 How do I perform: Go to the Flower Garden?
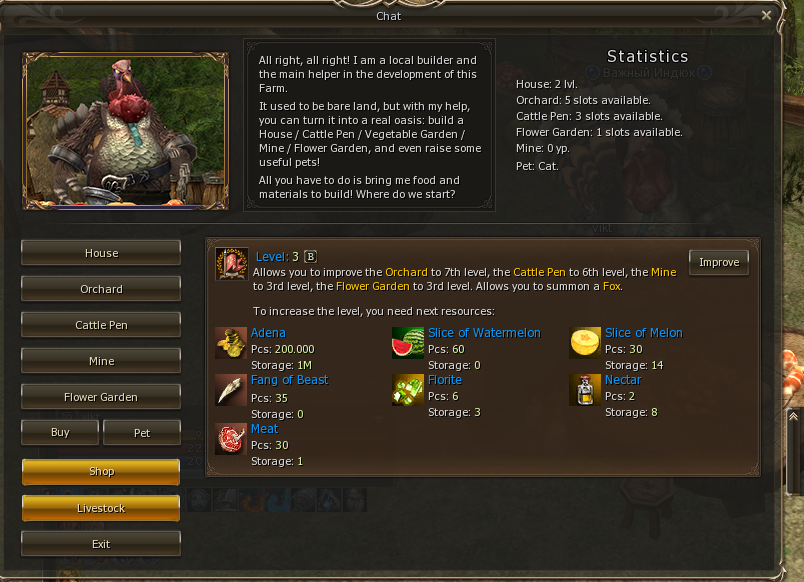pyautogui.click(x=101, y=397)
